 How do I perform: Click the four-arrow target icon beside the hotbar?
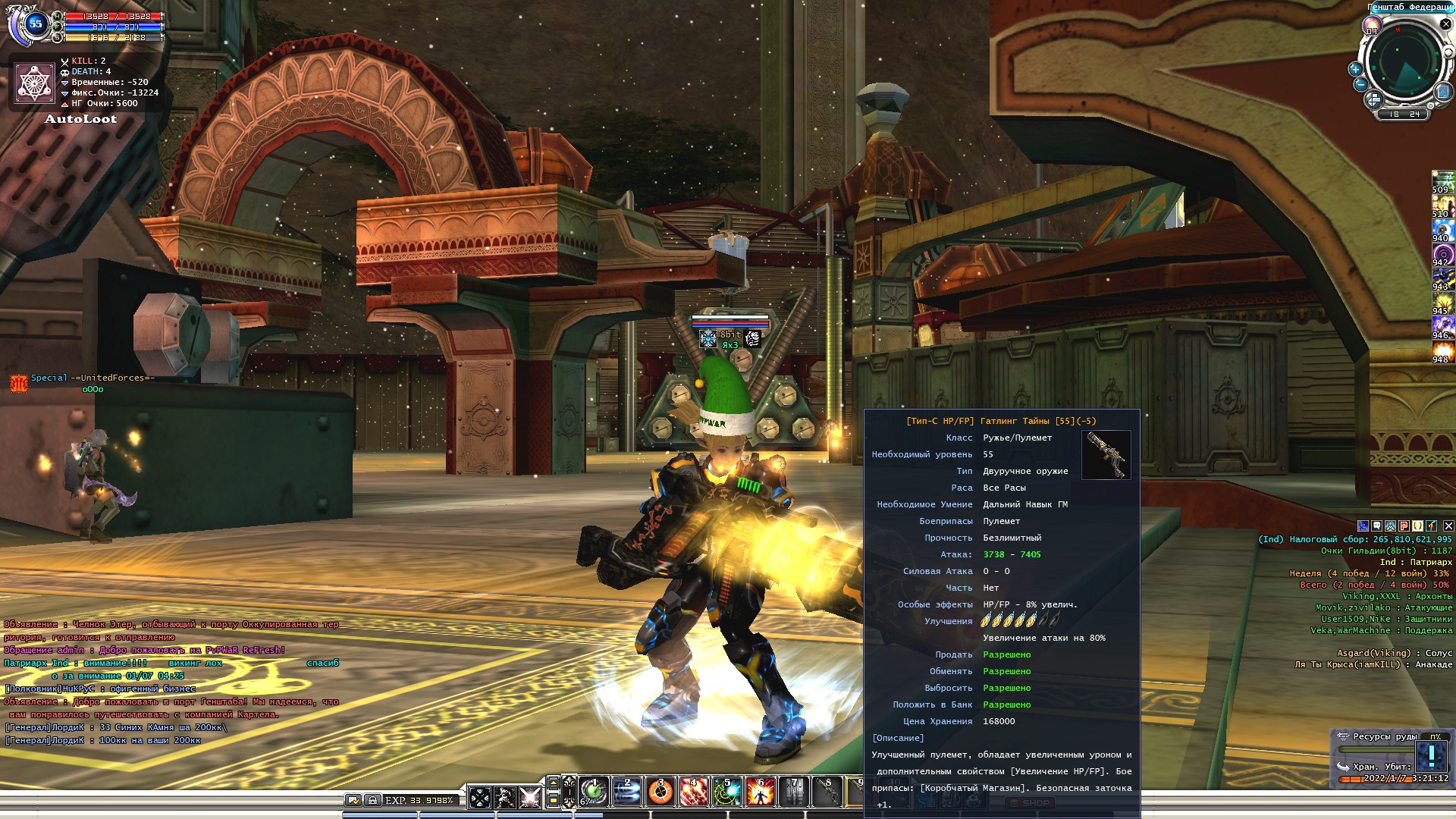480,798
